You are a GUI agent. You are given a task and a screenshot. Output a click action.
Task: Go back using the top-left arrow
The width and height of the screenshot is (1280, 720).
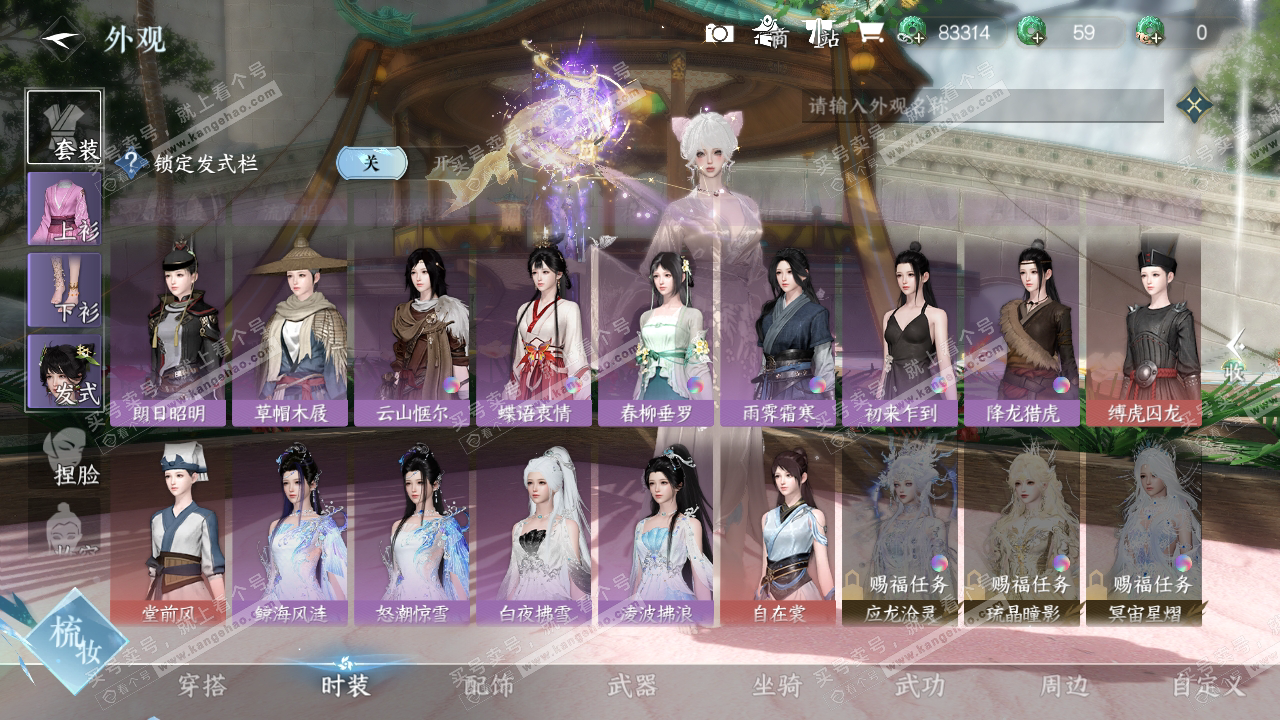(62, 39)
